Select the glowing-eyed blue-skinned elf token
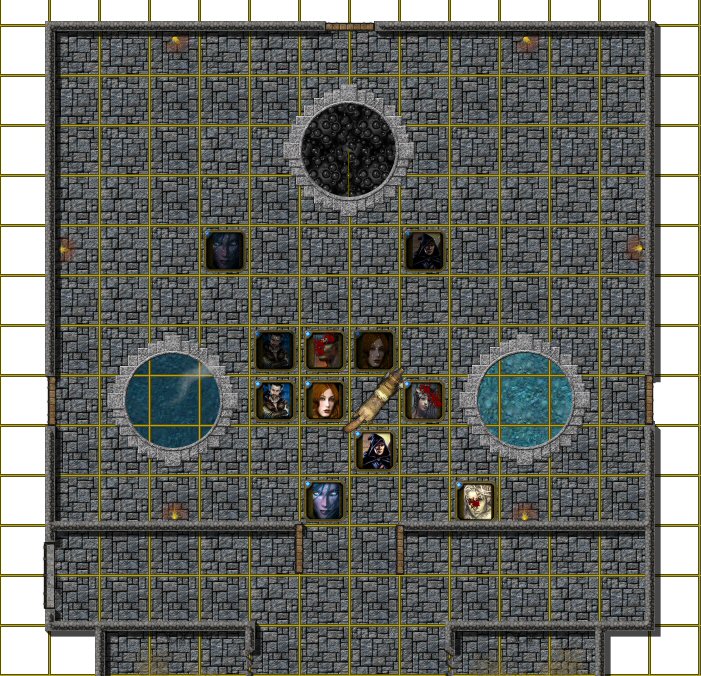Viewport: 701px width, 676px height. [324, 501]
